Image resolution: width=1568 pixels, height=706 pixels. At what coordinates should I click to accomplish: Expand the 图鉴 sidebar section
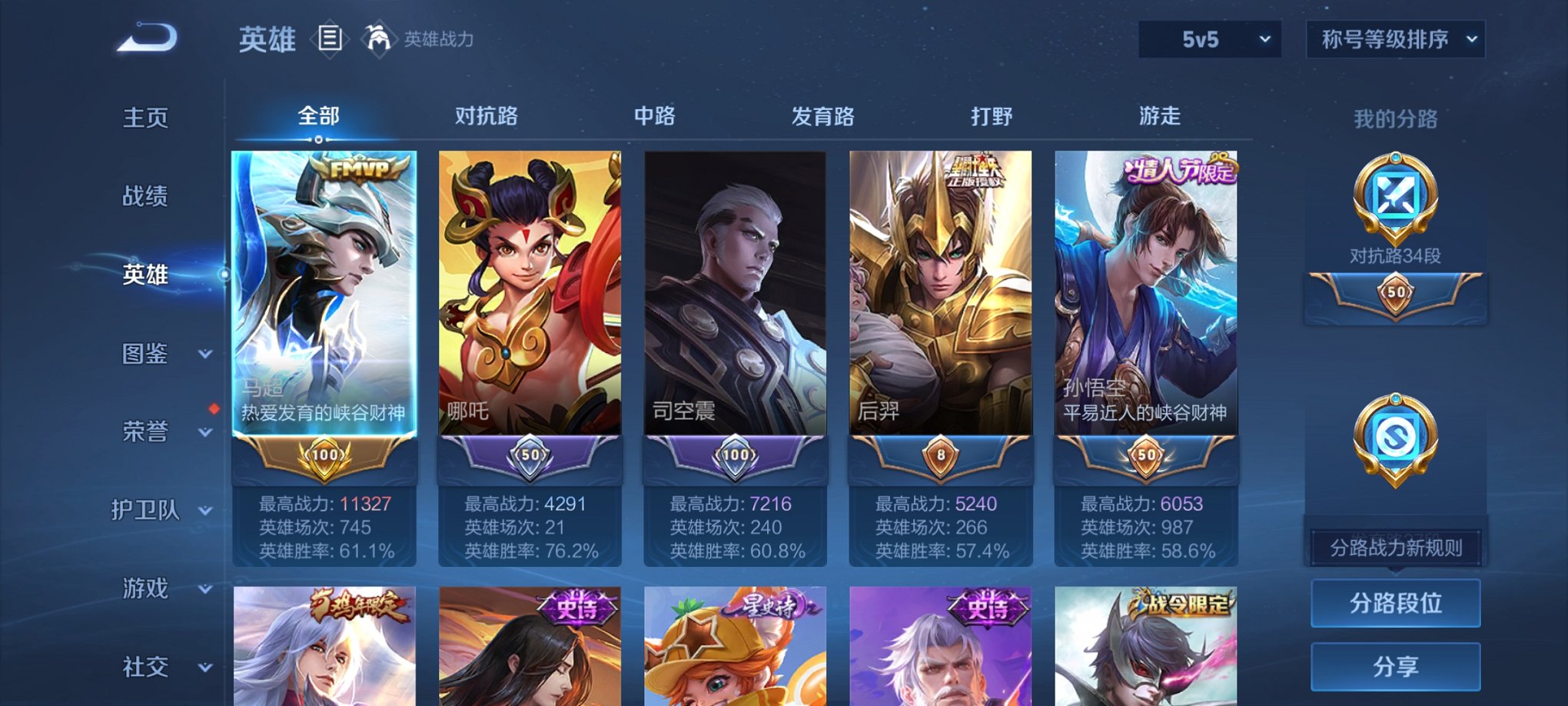tap(148, 355)
